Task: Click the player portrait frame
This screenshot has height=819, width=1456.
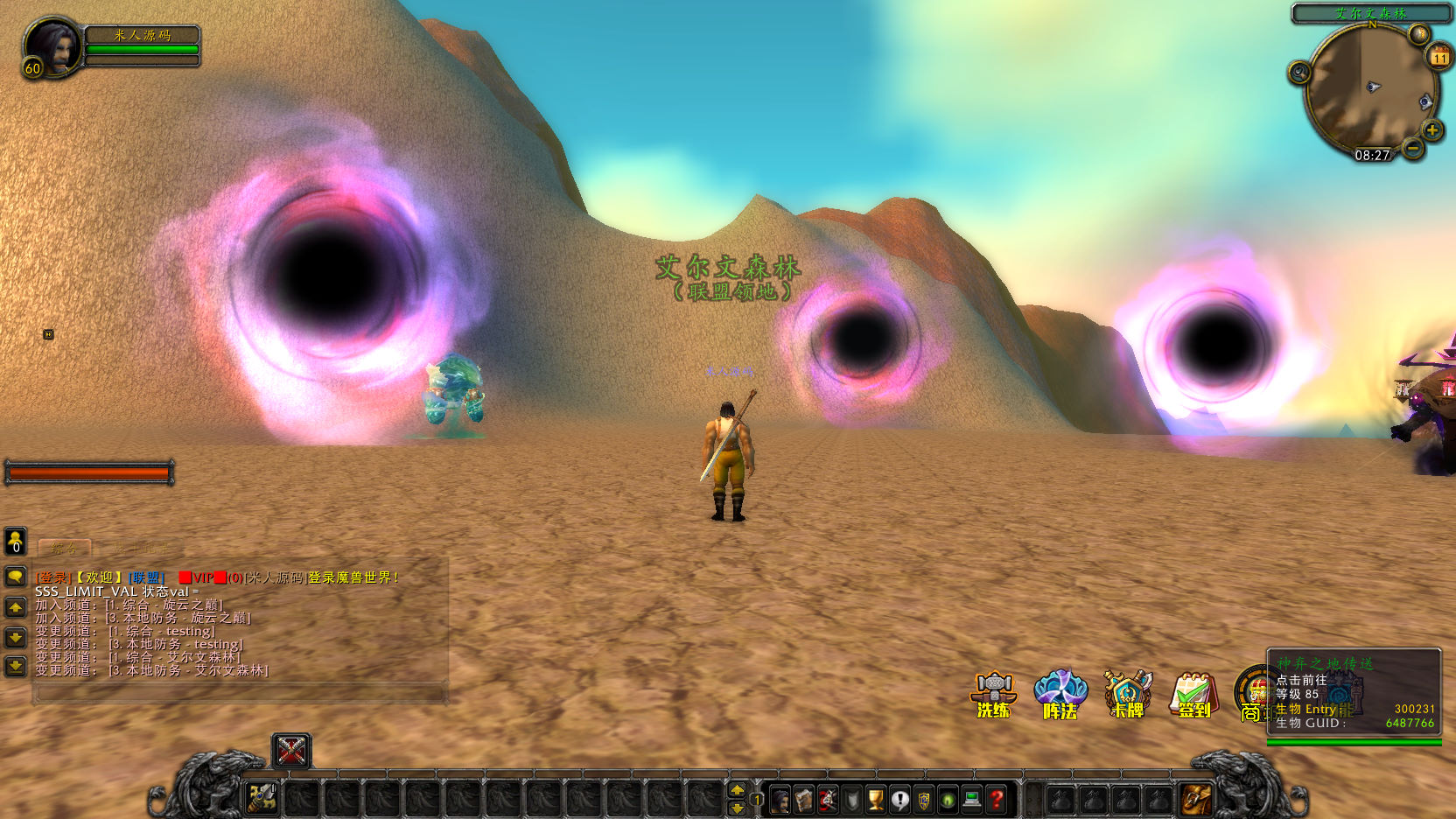Action: [52, 47]
